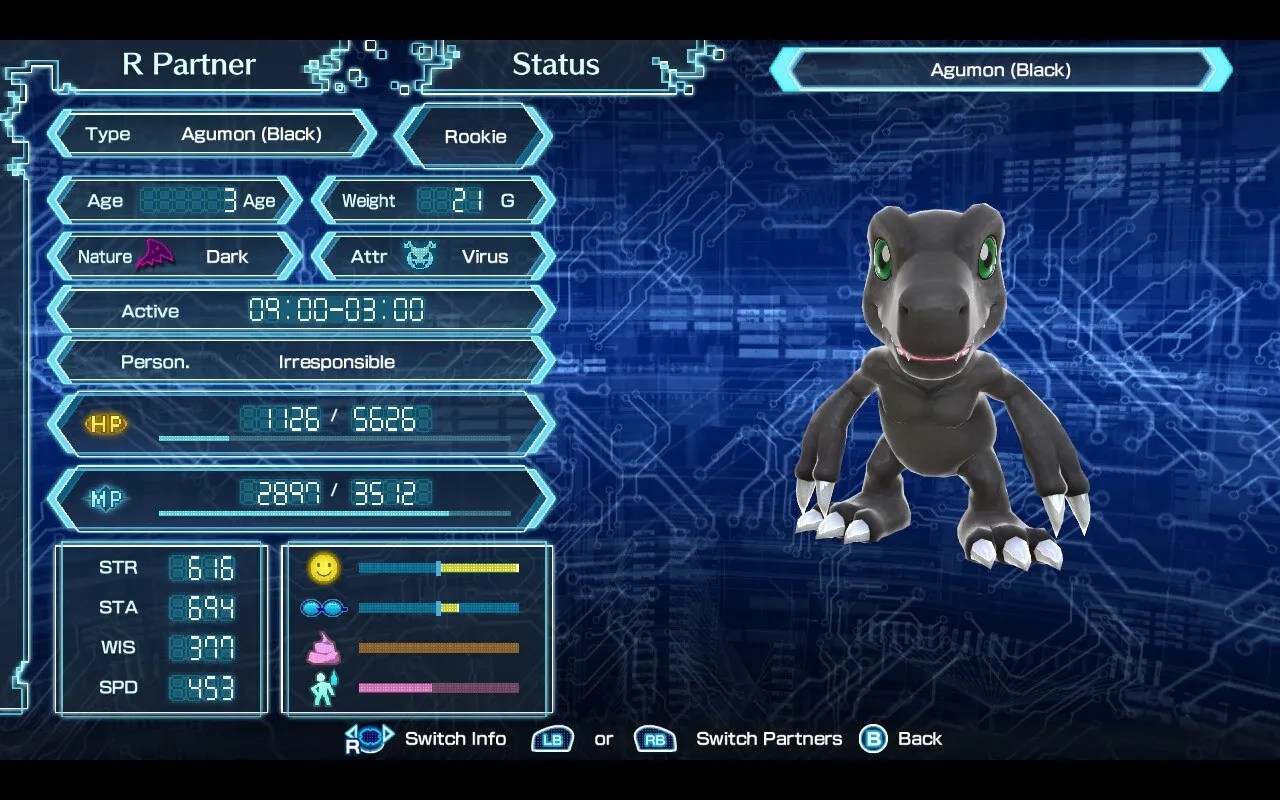Click the yellow HP icon
The width and height of the screenshot is (1280, 800).
[107, 424]
